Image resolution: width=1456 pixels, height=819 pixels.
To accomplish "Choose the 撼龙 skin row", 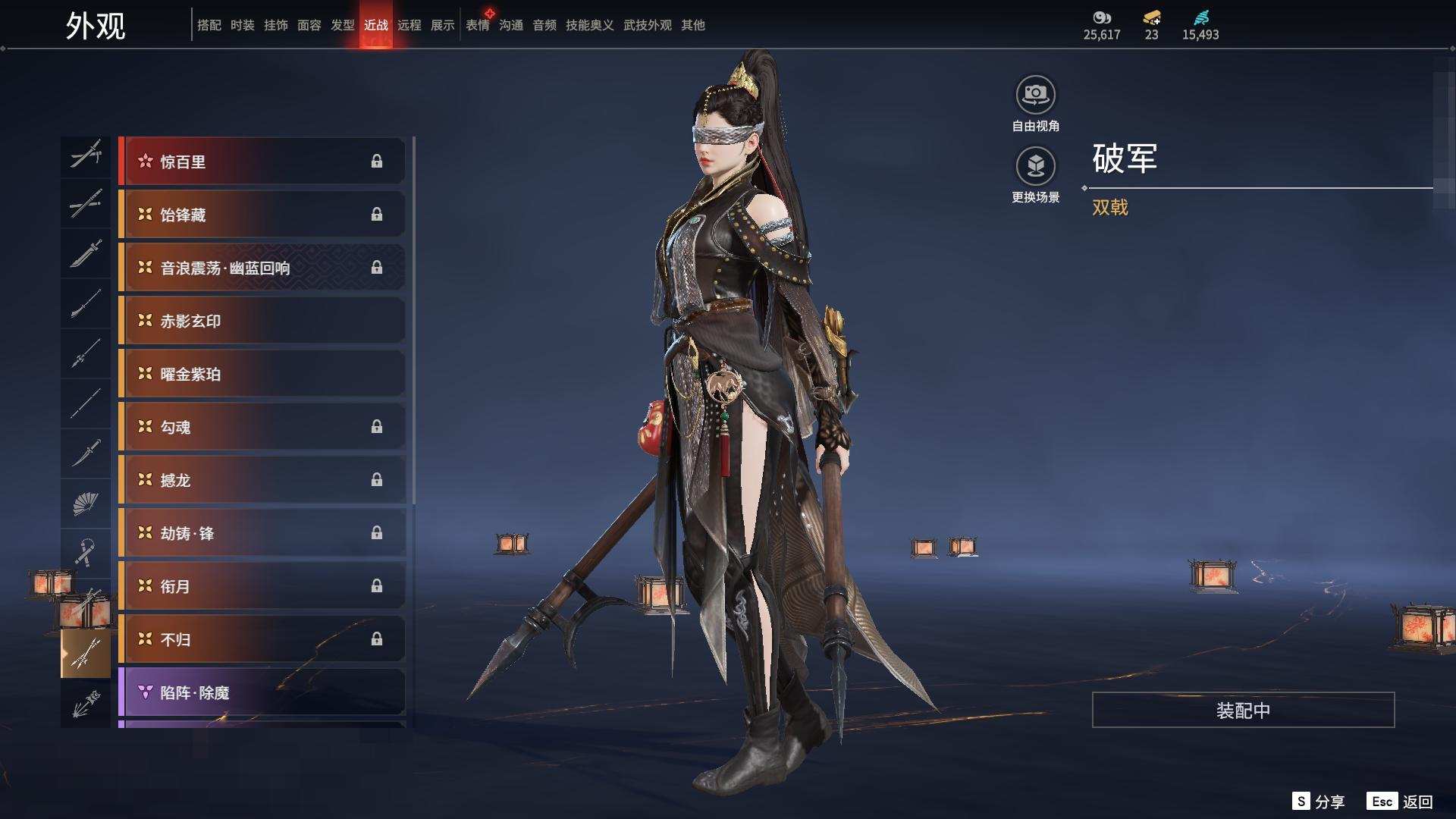I will pyautogui.click(x=262, y=480).
